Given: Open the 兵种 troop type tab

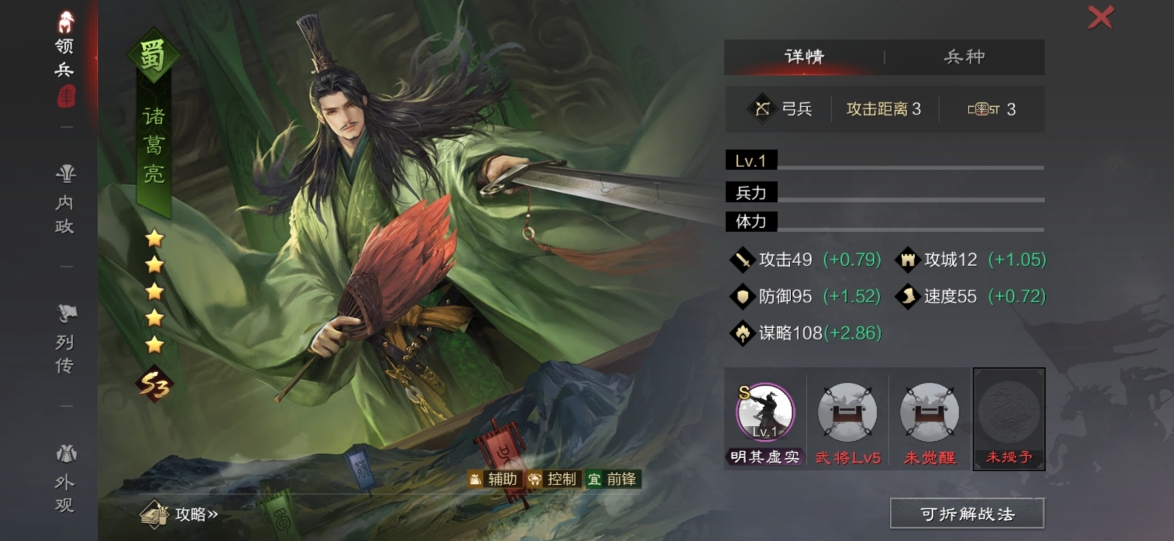Looking at the screenshot, I should point(964,57).
